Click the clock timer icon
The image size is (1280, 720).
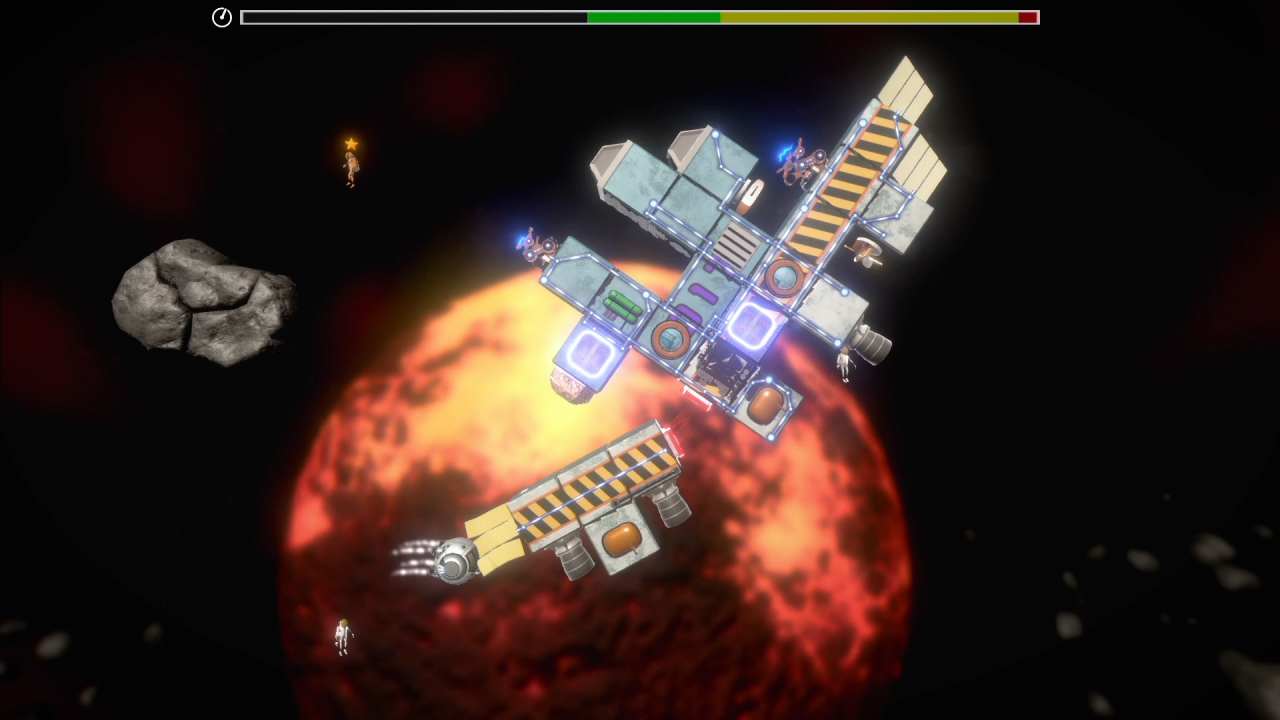pos(222,17)
